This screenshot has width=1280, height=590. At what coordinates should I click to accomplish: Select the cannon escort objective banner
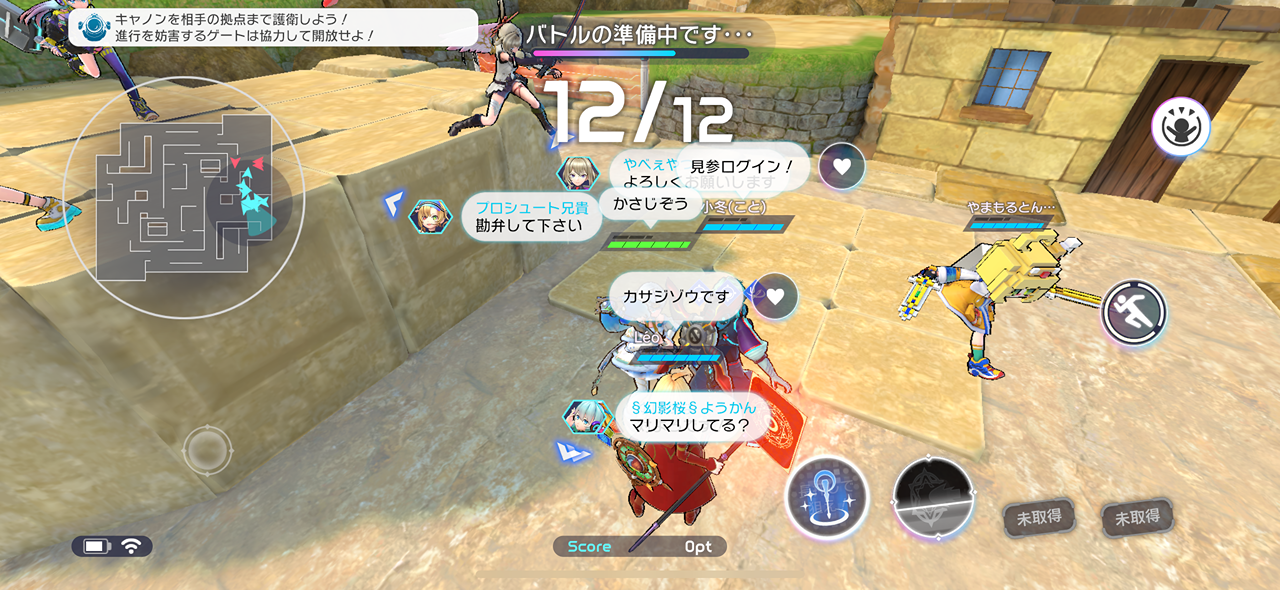(x=273, y=27)
